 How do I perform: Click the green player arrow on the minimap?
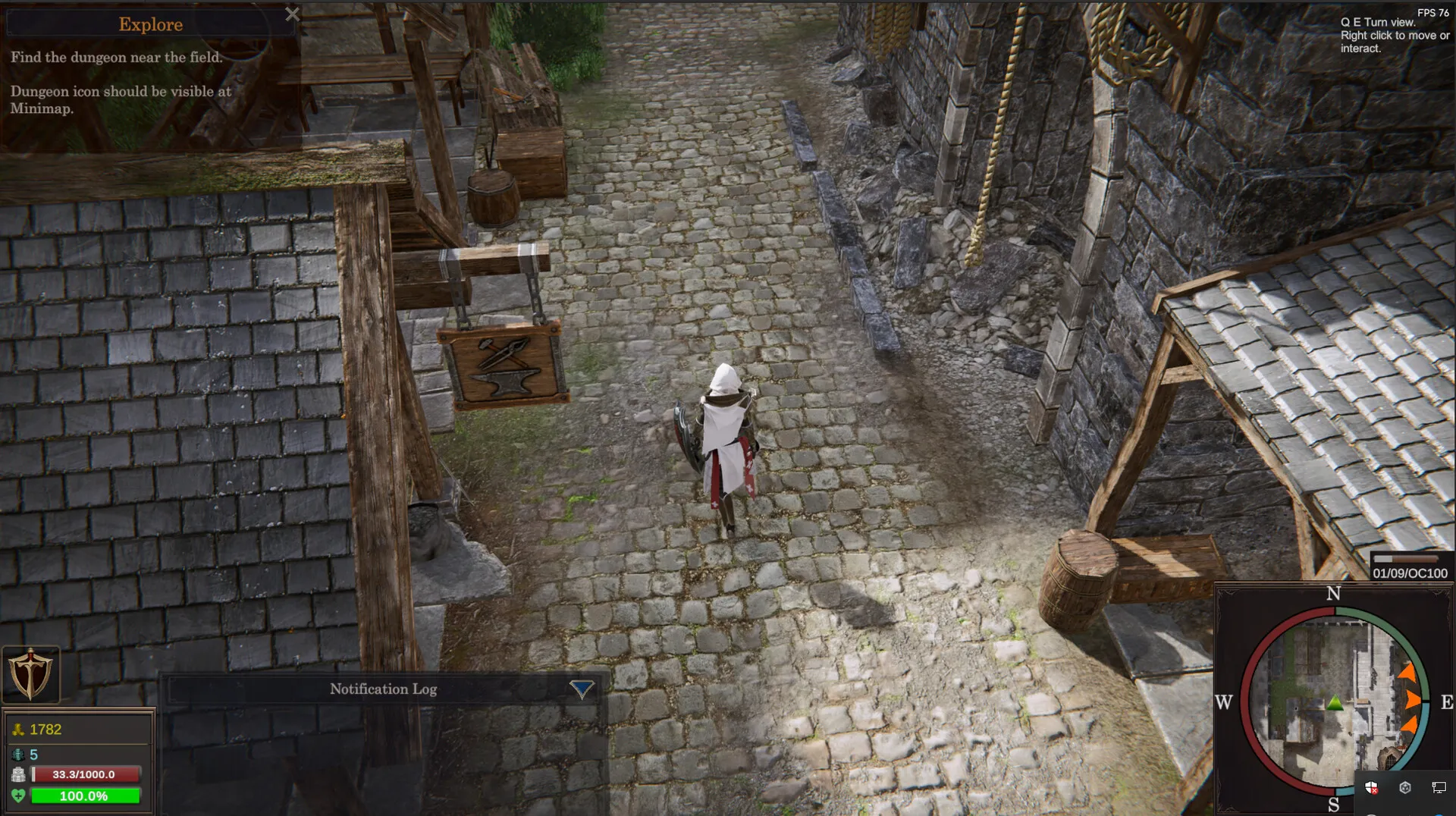1335,701
